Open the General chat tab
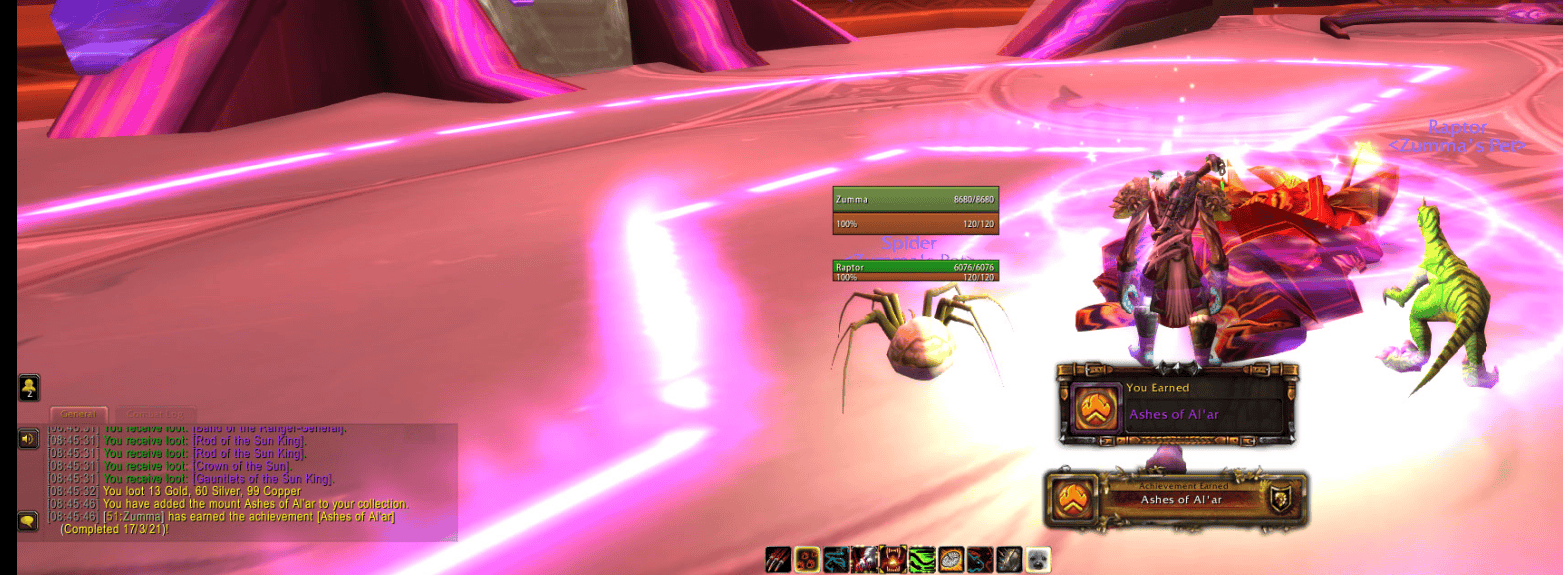The height and width of the screenshot is (575, 1563). 79,414
